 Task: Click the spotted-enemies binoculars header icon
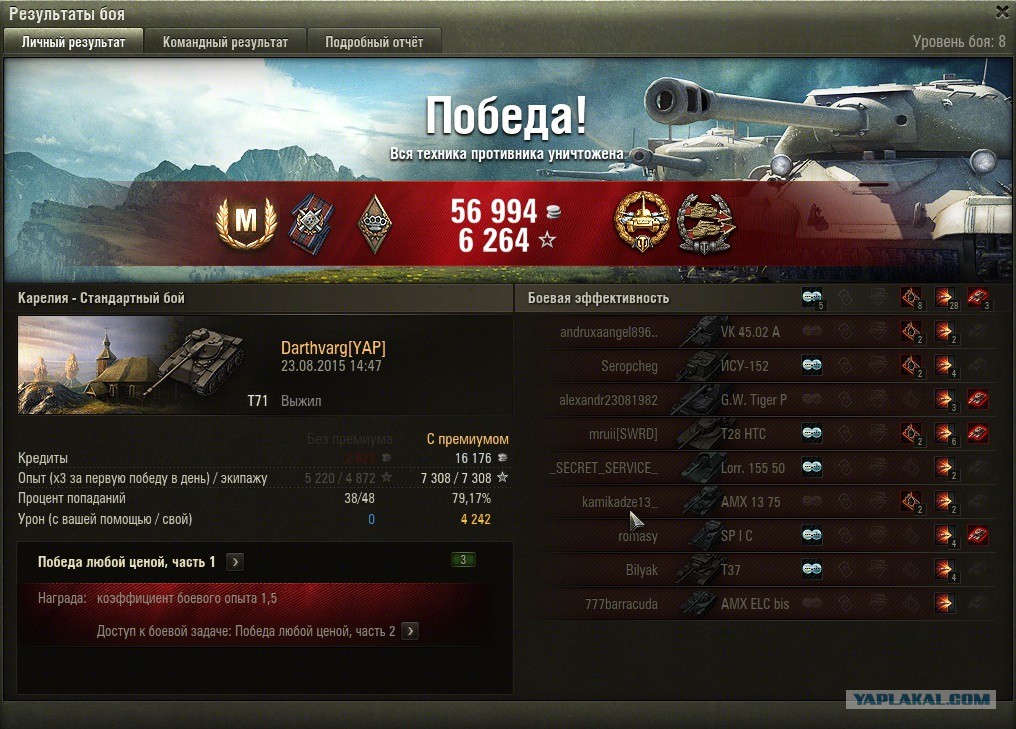click(x=812, y=297)
